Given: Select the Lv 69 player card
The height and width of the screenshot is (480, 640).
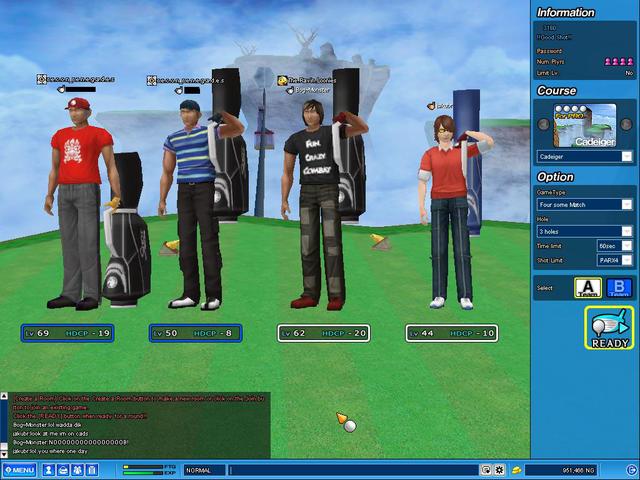Looking at the screenshot, I should pyautogui.click(x=68, y=333).
